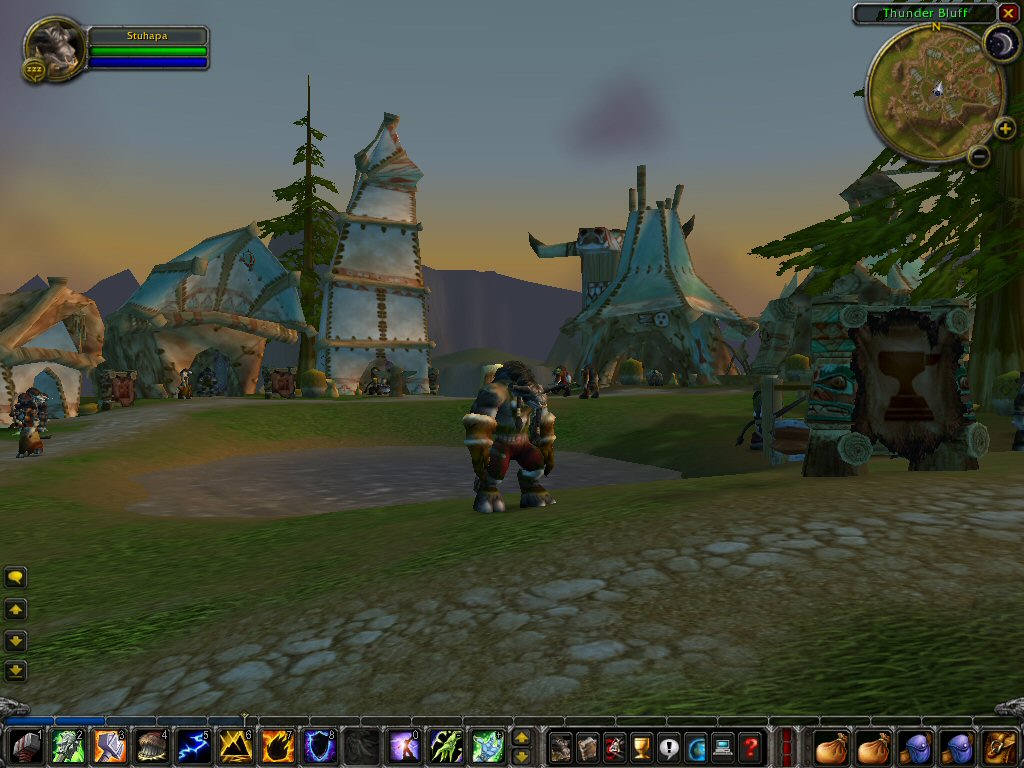The width and height of the screenshot is (1024, 768).
Task: Activate the fiery flame spell in slot 7
Action: tap(277, 746)
